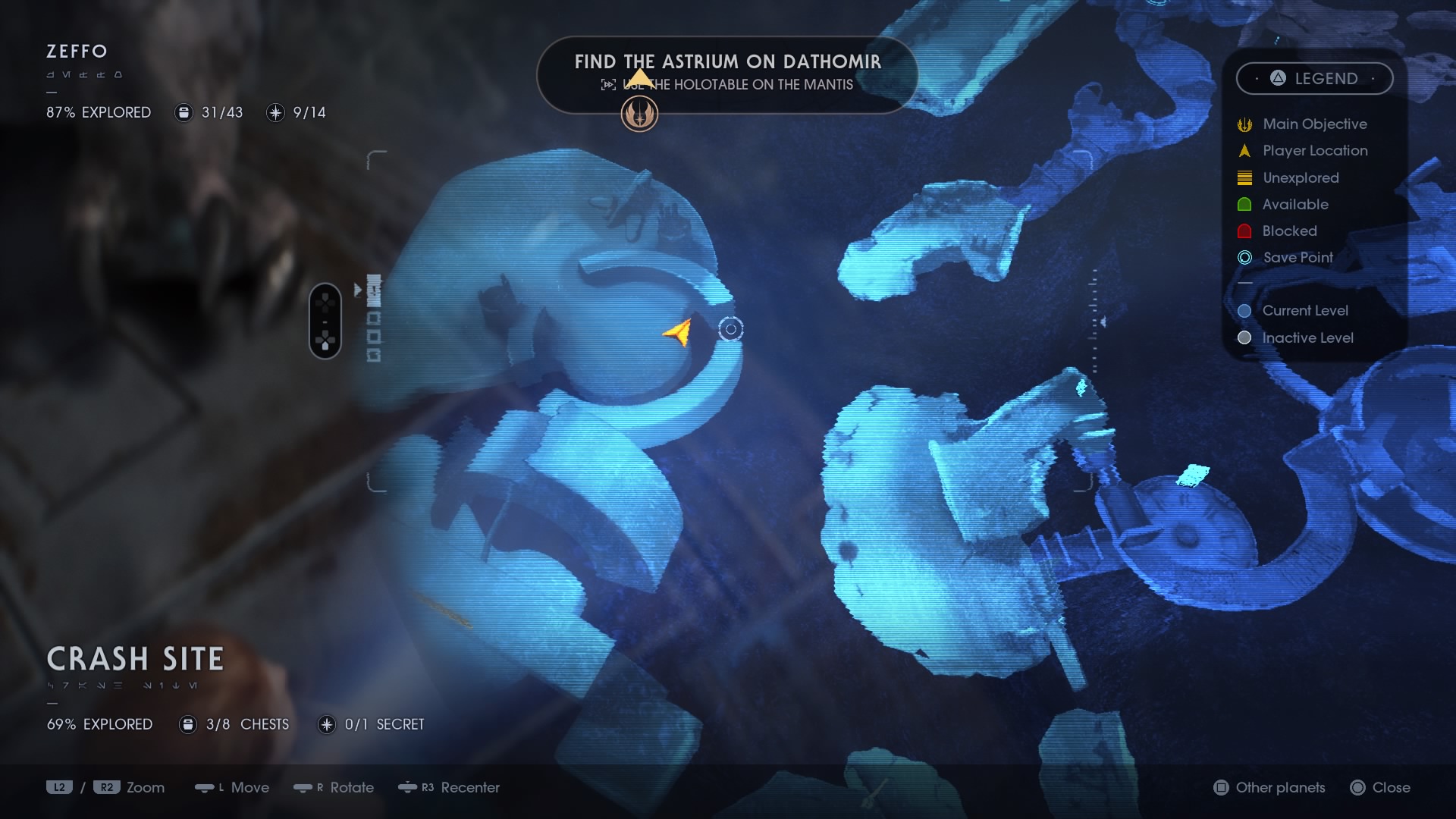Click the secrets icon showing 9/14
The width and height of the screenshot is (1456, 819).
[x=275, y=113]
